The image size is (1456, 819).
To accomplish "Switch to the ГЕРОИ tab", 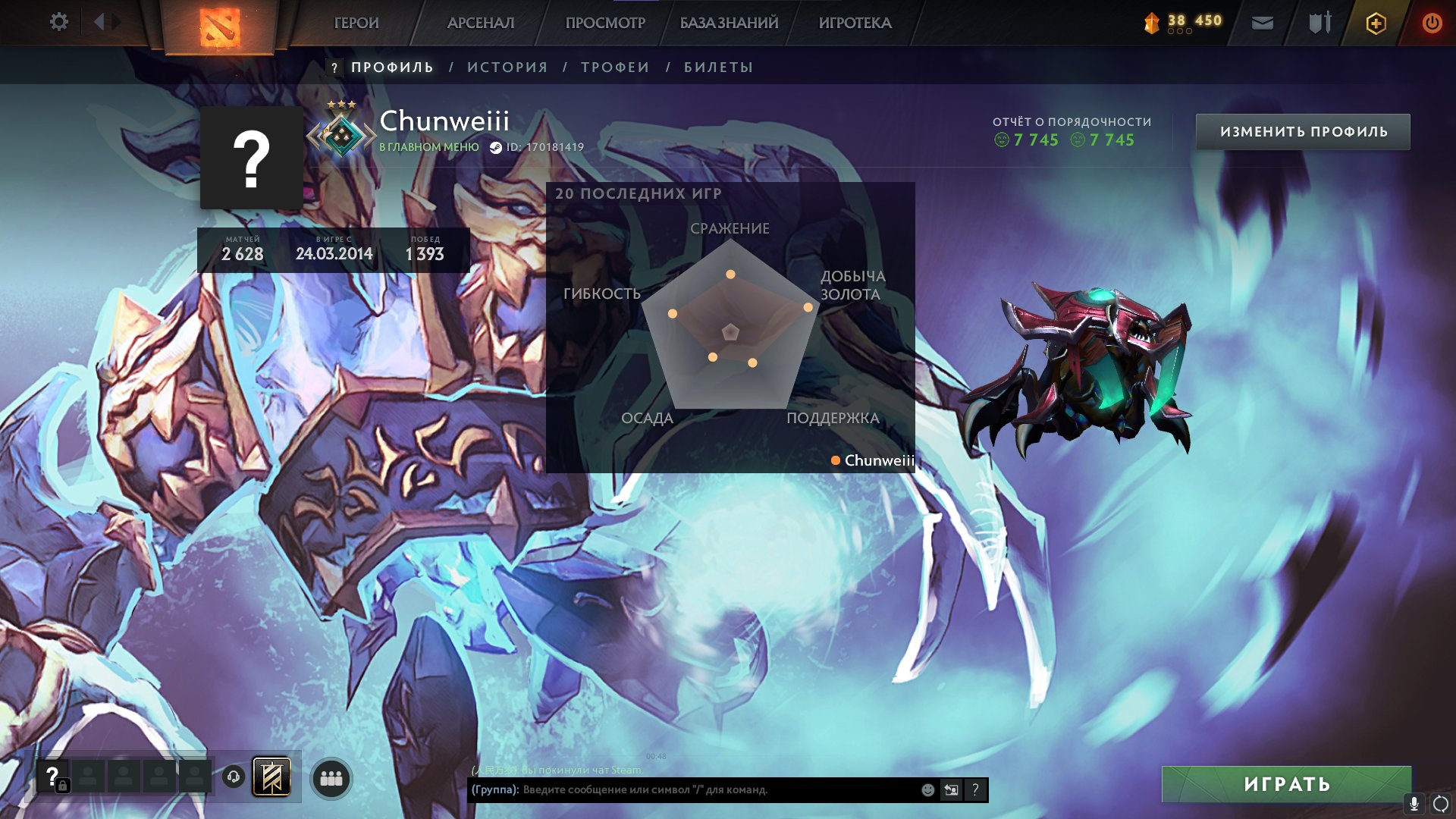I will point(357,22).
